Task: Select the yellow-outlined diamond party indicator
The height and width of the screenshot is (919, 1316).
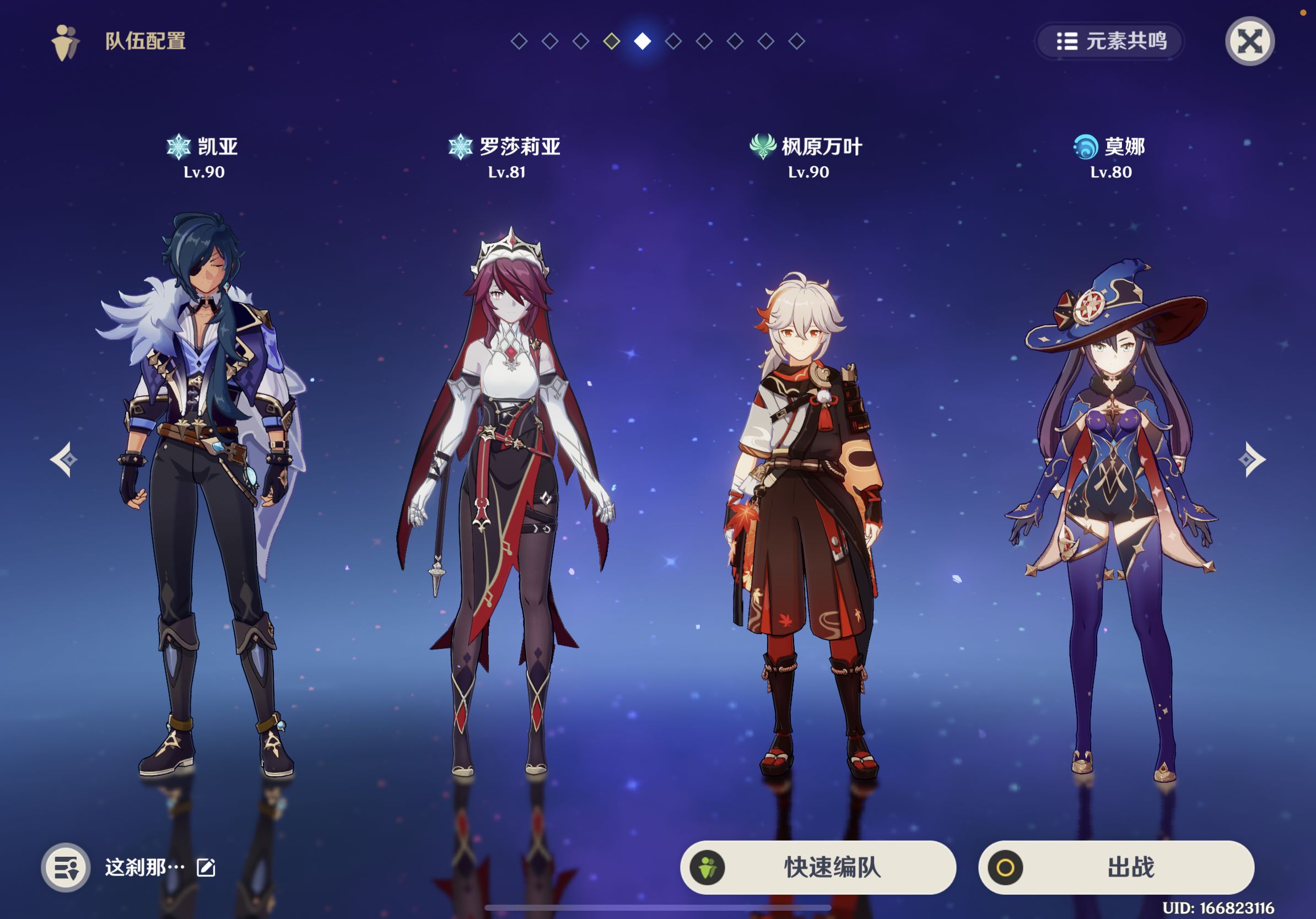Action: tap(612, 41)
